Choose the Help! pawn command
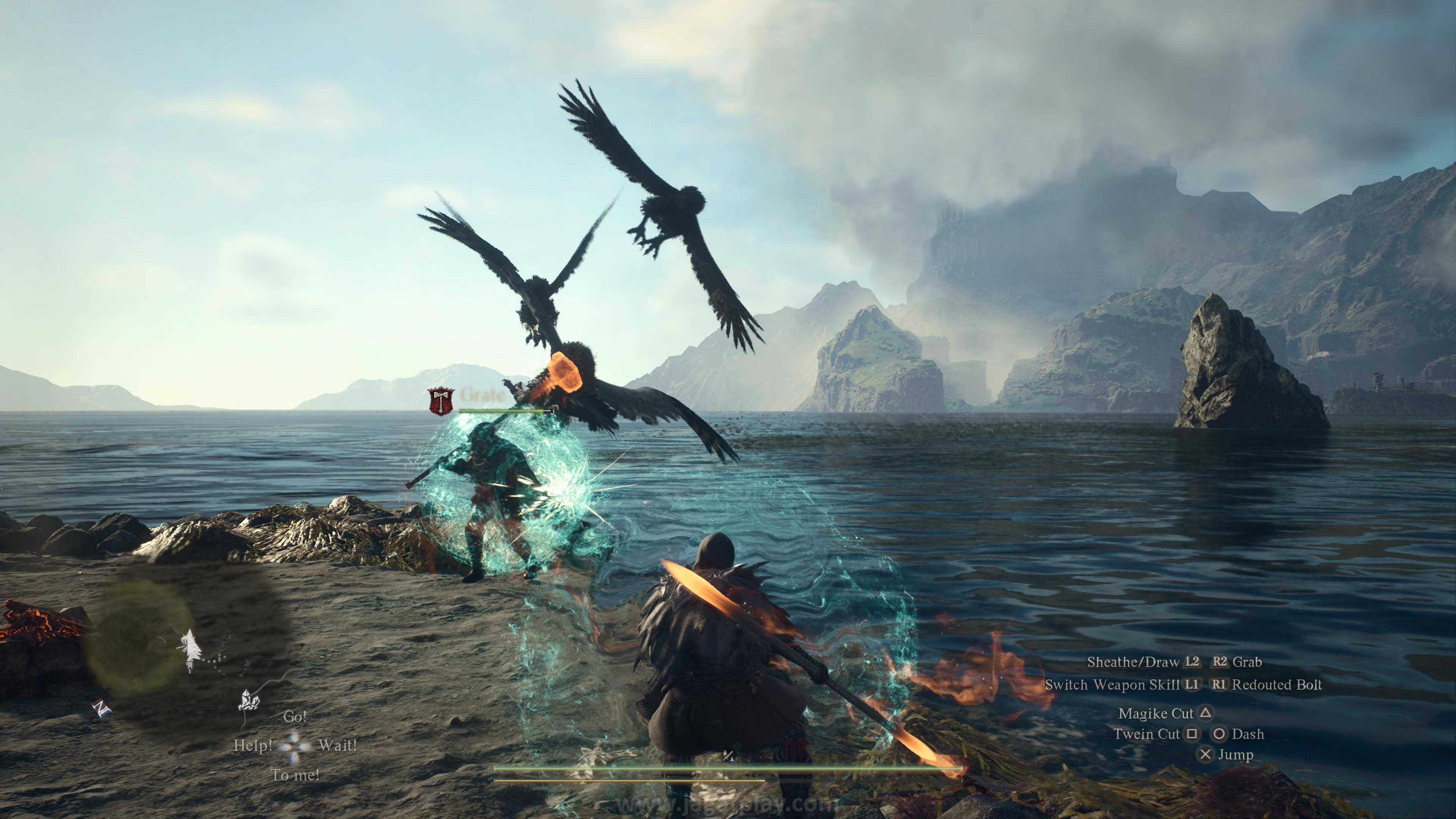 point(253,745)
